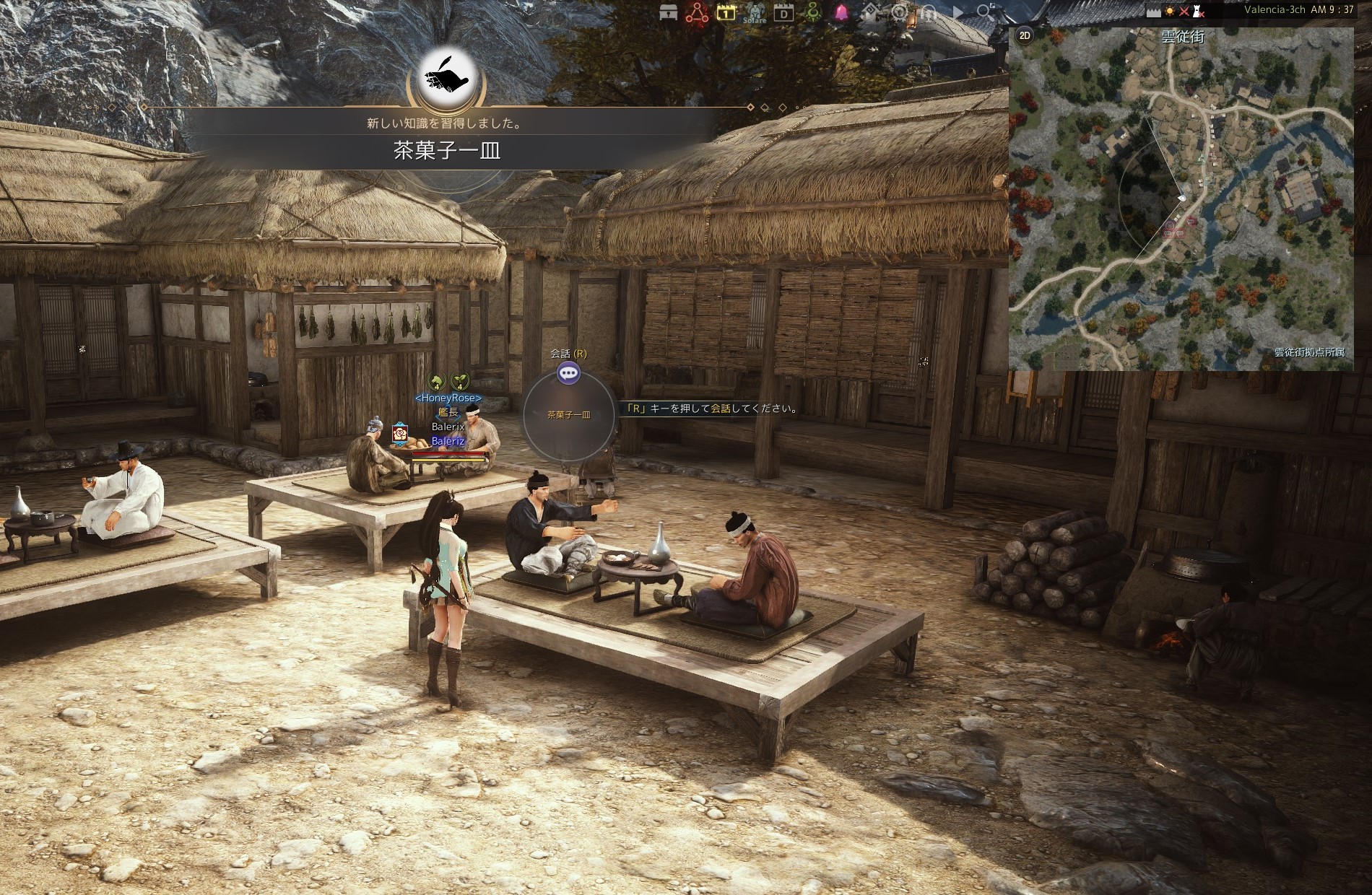Click the round gear emblem icon

tap(900, 12)
